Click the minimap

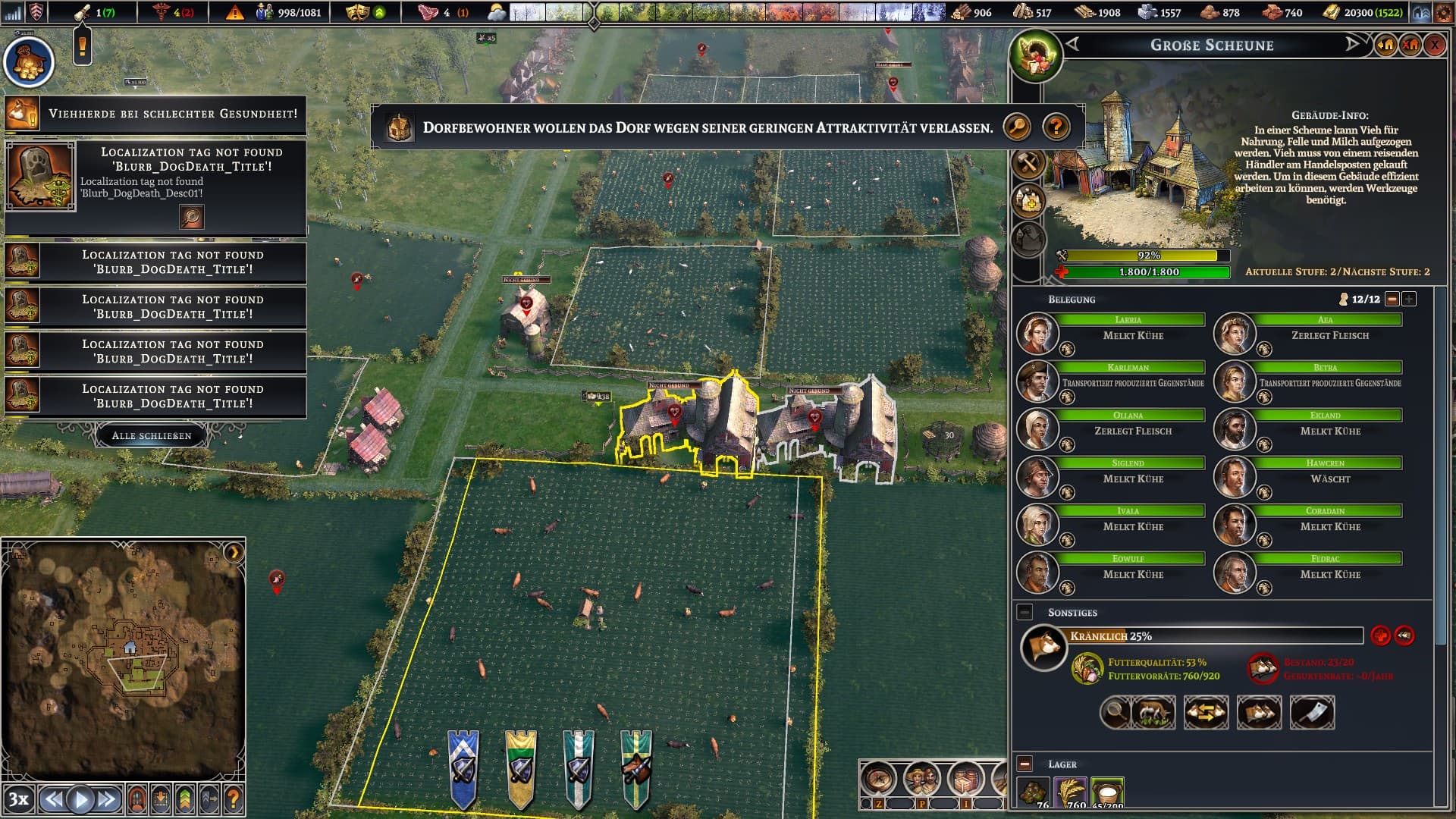[124, 656]
